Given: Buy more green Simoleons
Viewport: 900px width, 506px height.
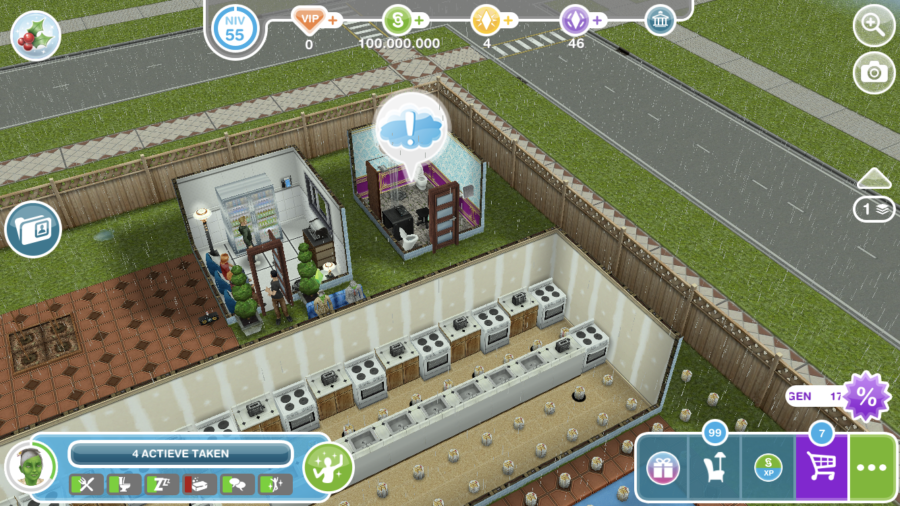Looking at the screenshot, I should (x=418, y=20).
